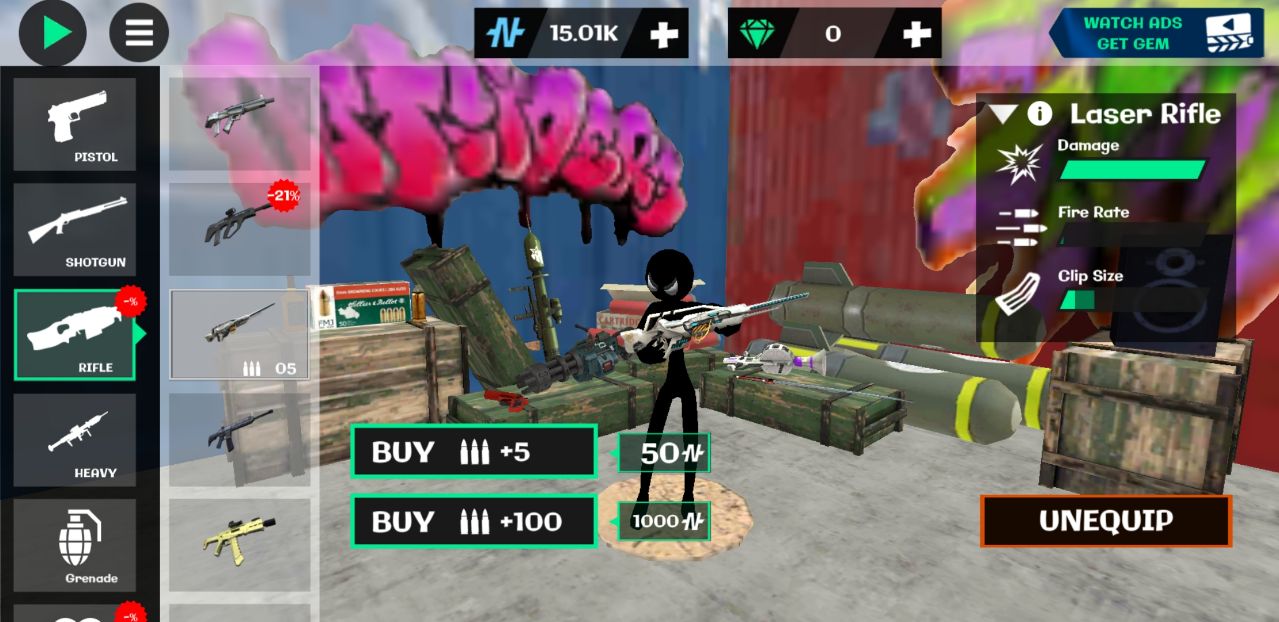Screen dimensions: 1279x622
Task: Select the rifle with the -21% discount
Action: pyautogui.click(x=240, y=228)
